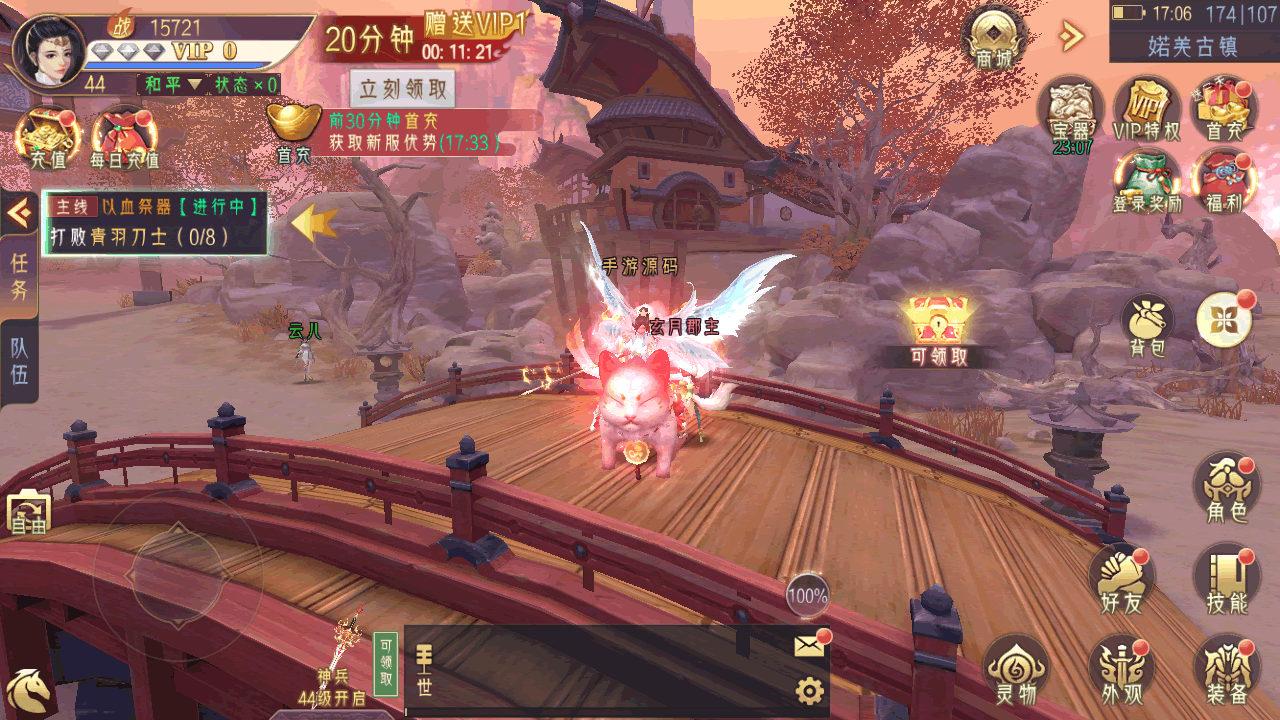Open the 每日充值 daily recharge
Screen dimensions: 1280x720
coord(124,137)
